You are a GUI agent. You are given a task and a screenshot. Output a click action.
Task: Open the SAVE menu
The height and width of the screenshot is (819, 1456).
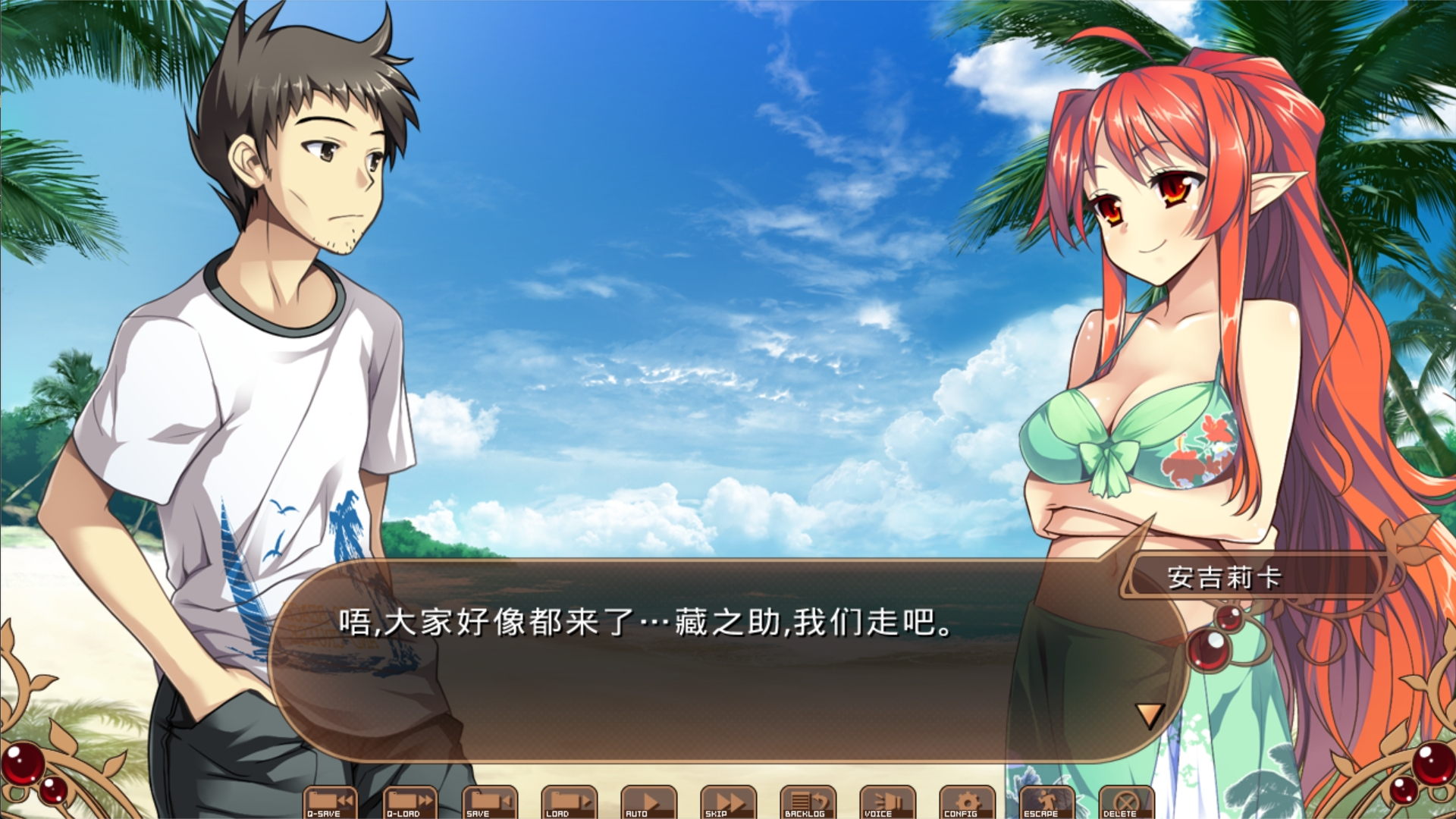[x=490, y=802]
